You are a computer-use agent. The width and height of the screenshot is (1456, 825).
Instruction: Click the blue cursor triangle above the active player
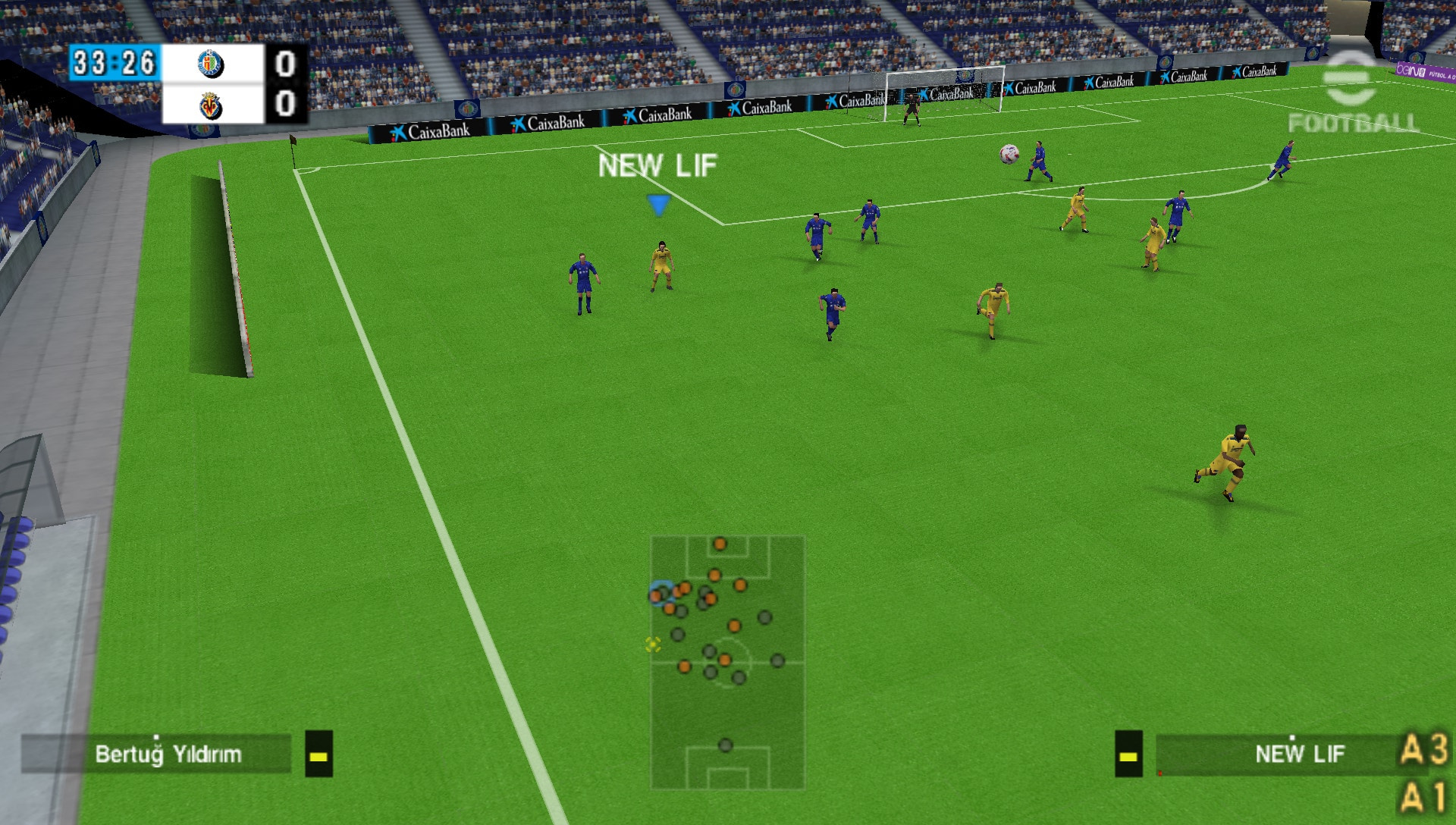coord(658,203)
